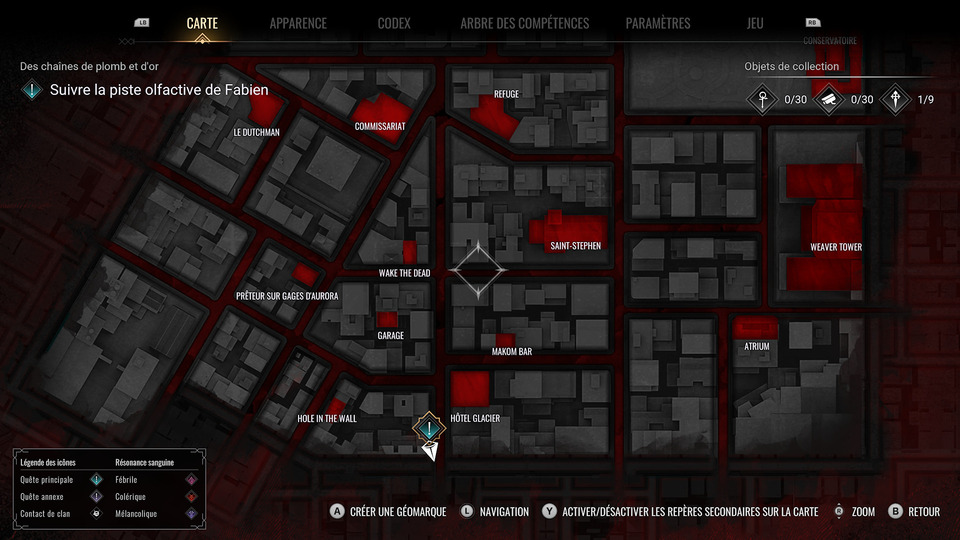Select the Arbre des Compétences tab

524,23
